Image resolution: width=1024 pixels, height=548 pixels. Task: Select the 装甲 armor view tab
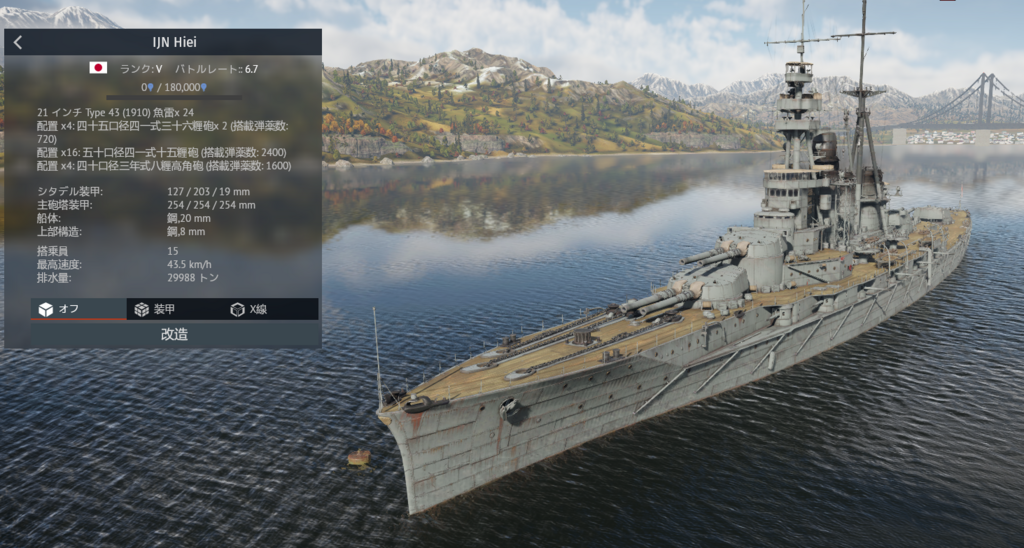coord(155,309)
